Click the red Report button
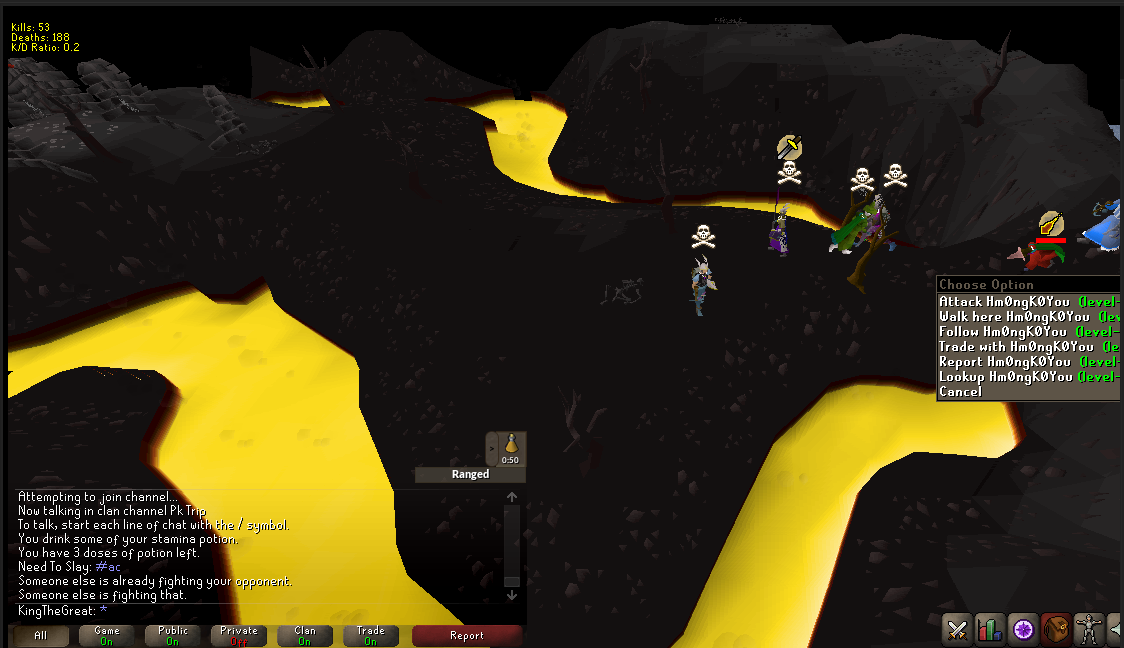This screenshot has width=1124, height=648. click(x=467, y=636)
